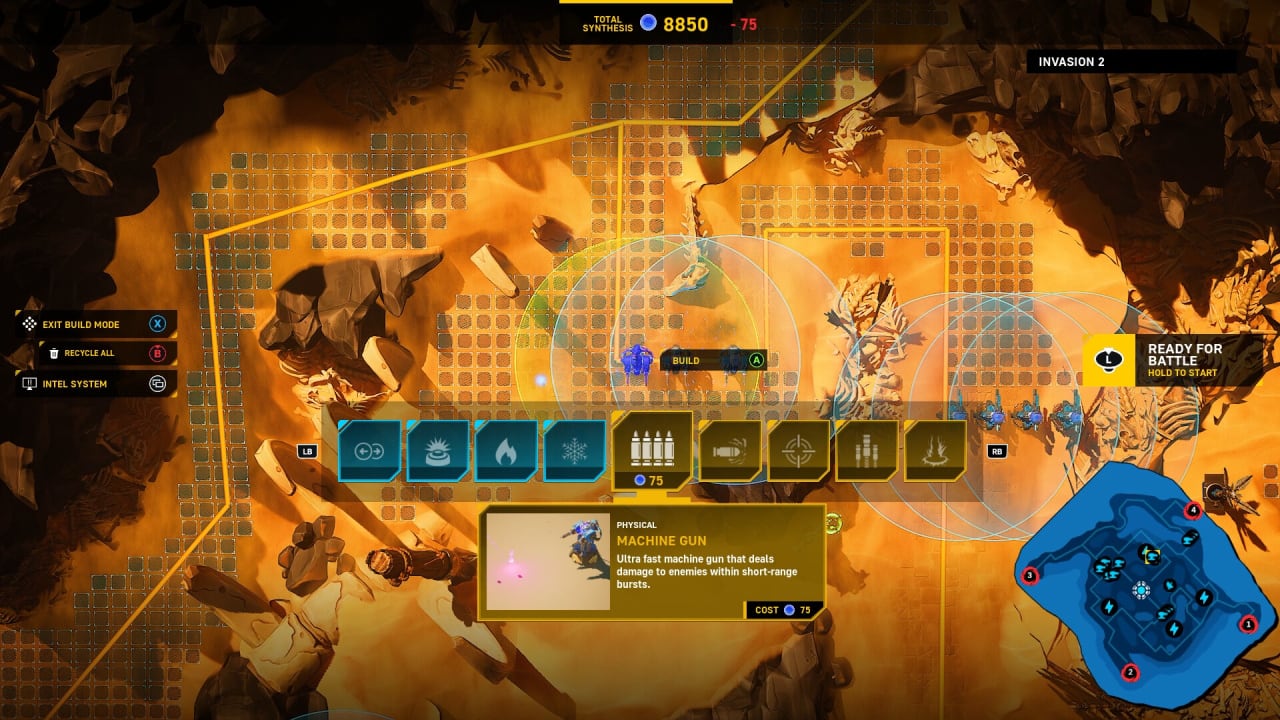1280x720 pixels.
Task: Choose the flame turret icon
Action: coord(506,450)
